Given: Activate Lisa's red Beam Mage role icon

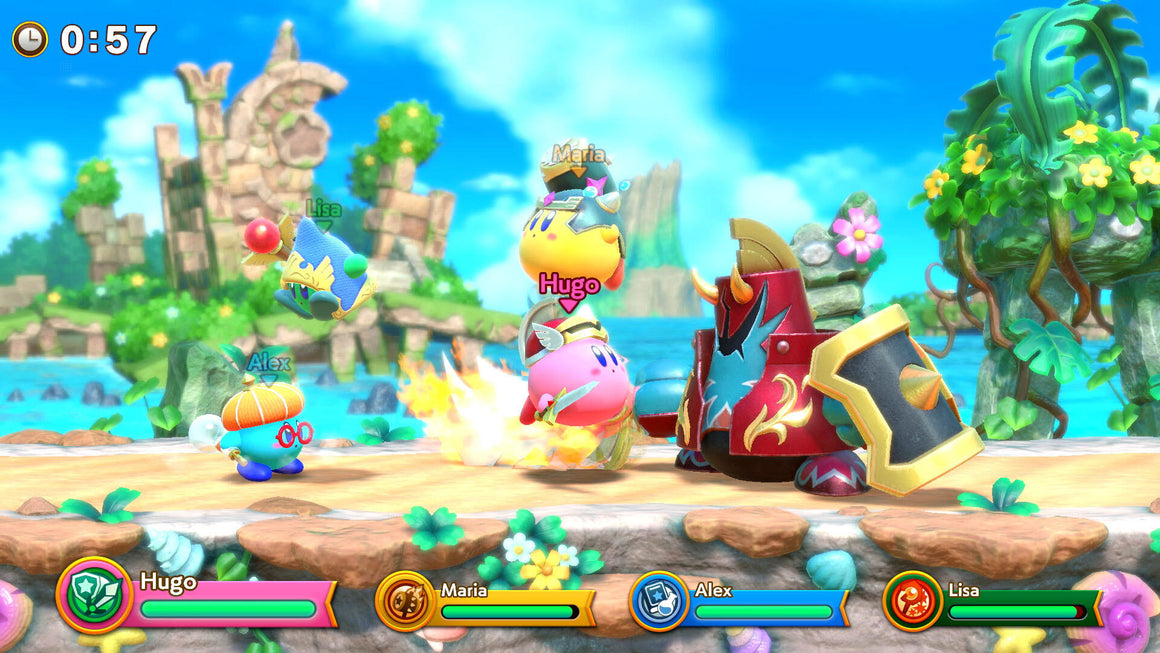Looking at the screenshot, I should pos(913,600).
